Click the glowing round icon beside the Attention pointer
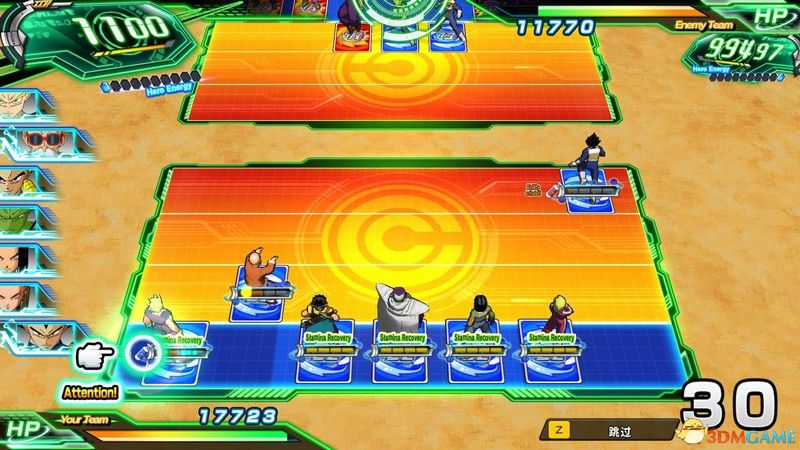This screenshot has width=800, height=450. [141, 350]
